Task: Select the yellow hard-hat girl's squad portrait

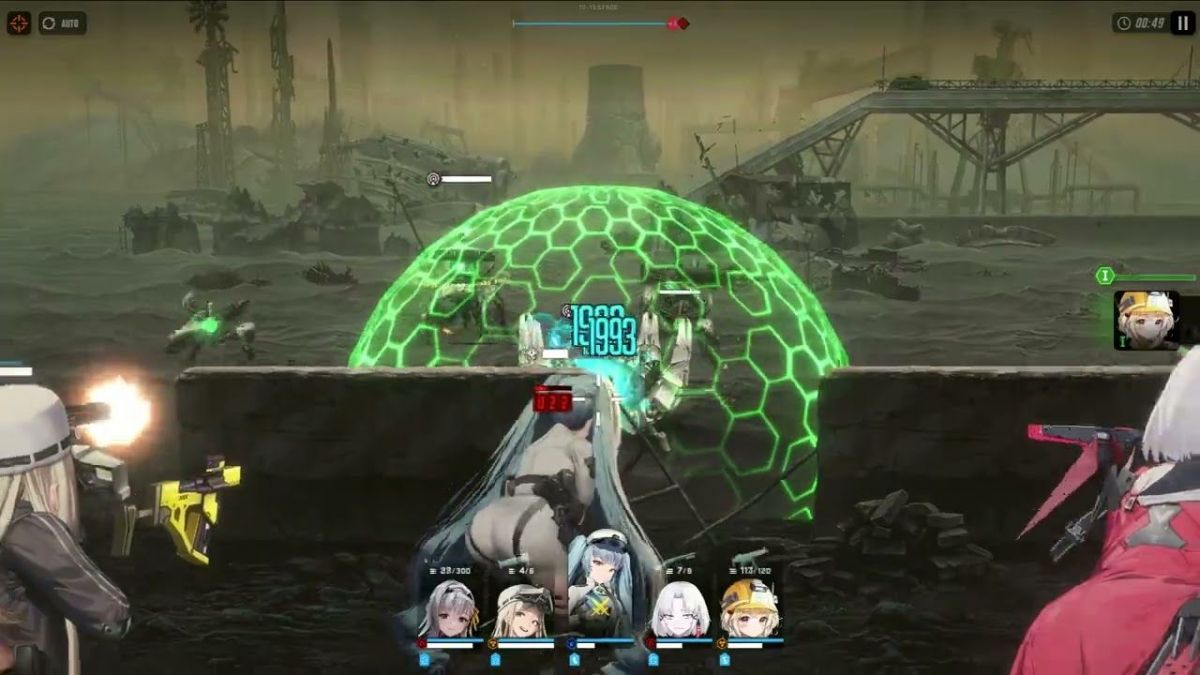Action: point(749,609)
